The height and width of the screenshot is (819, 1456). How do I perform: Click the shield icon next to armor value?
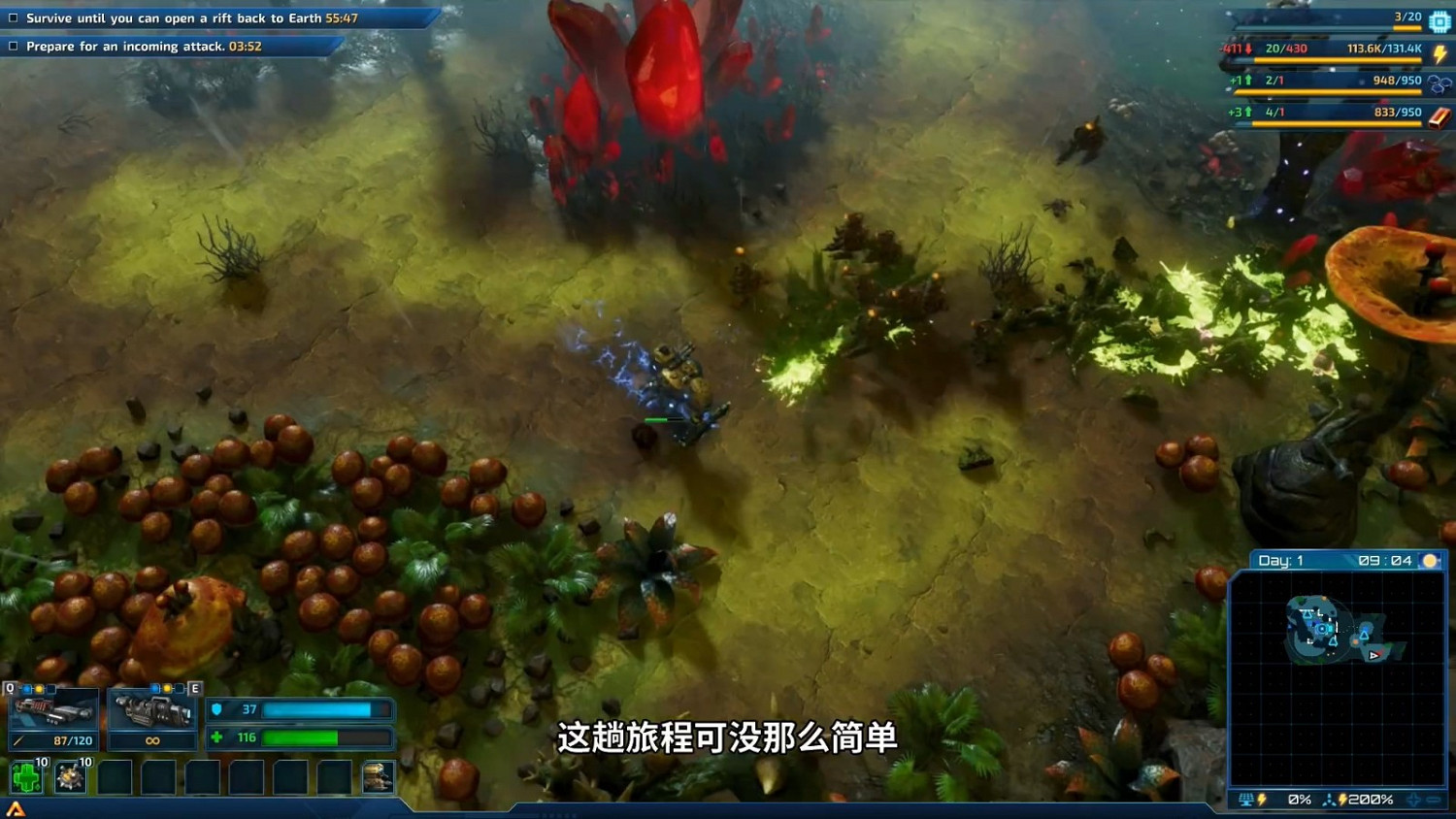click(215, 709)
